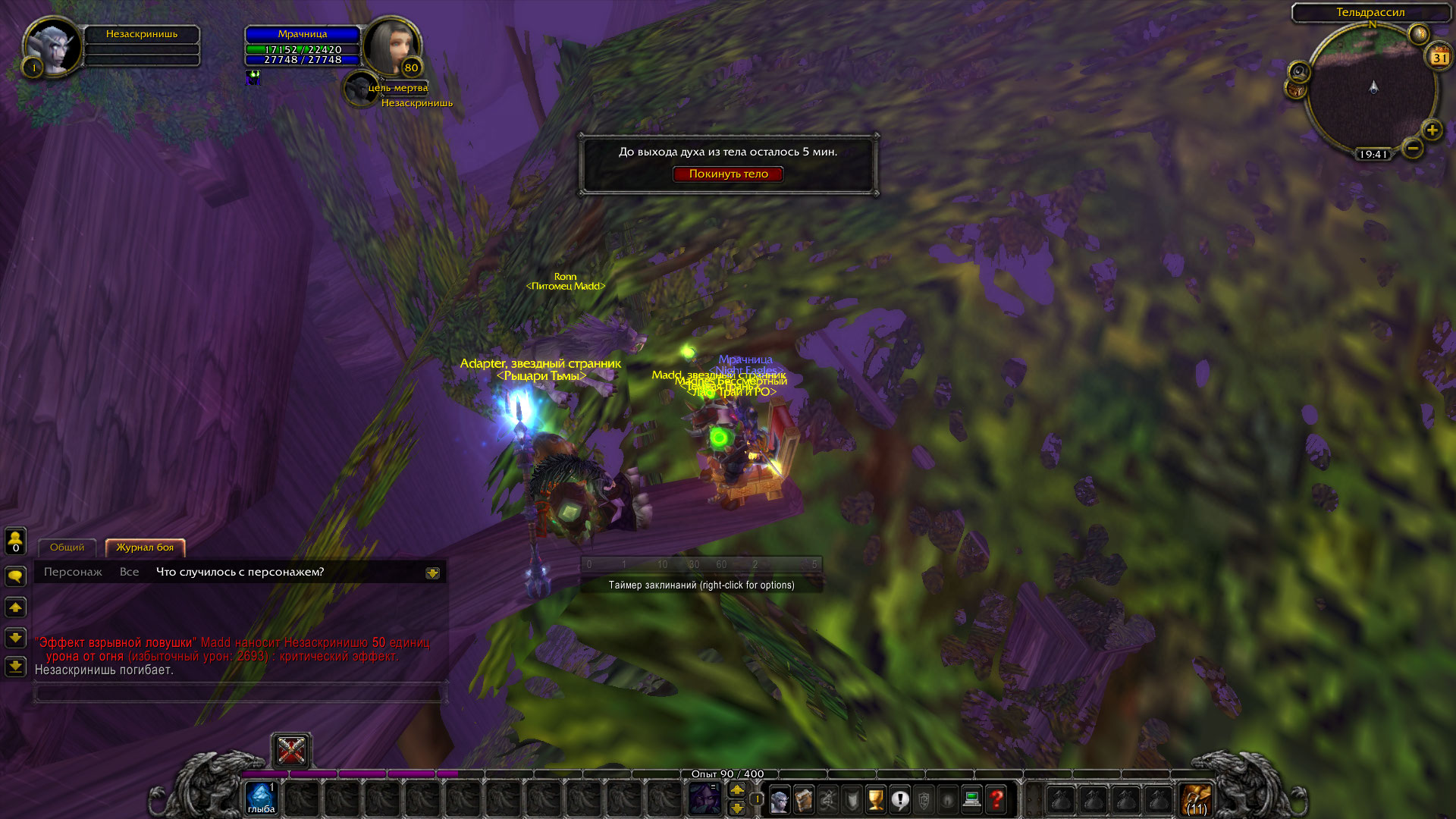Open the chat speech bubble menu

[x=16, y=577]
